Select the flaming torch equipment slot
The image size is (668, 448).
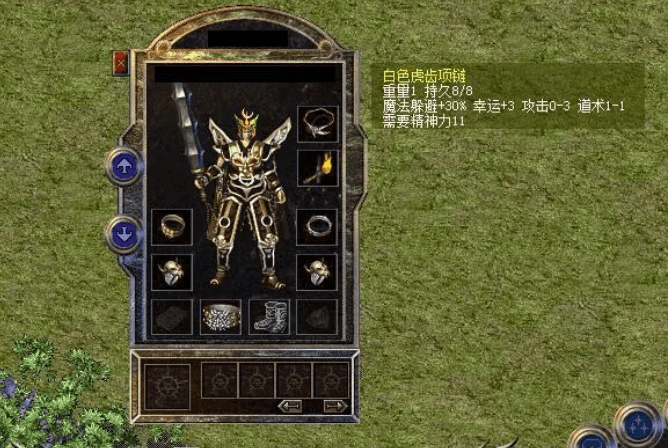point(318,168)
